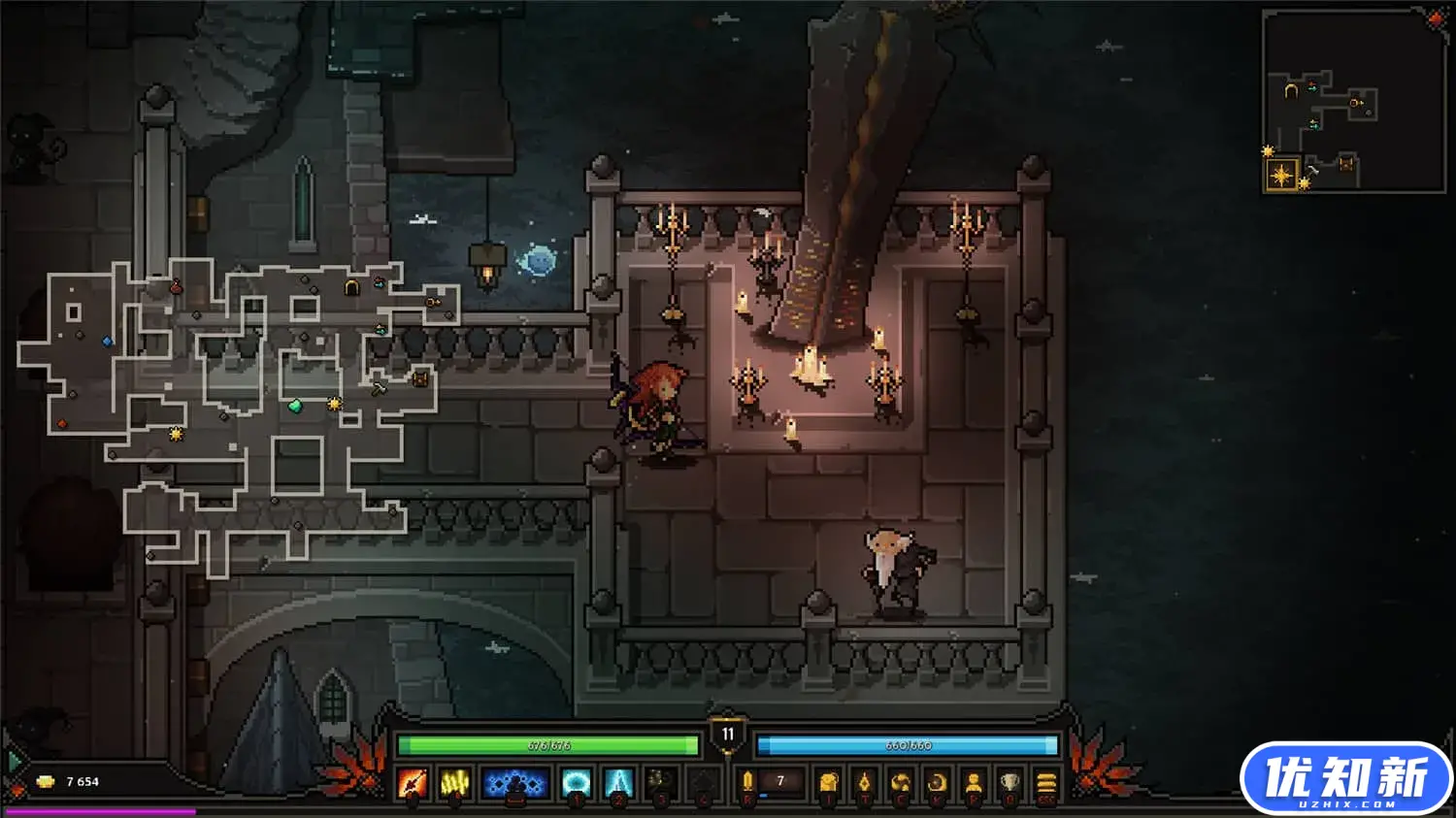Activate the fiery arrow attack skill
The image size is (1456, 818).
pyautogui.click(x=412, y=782)
